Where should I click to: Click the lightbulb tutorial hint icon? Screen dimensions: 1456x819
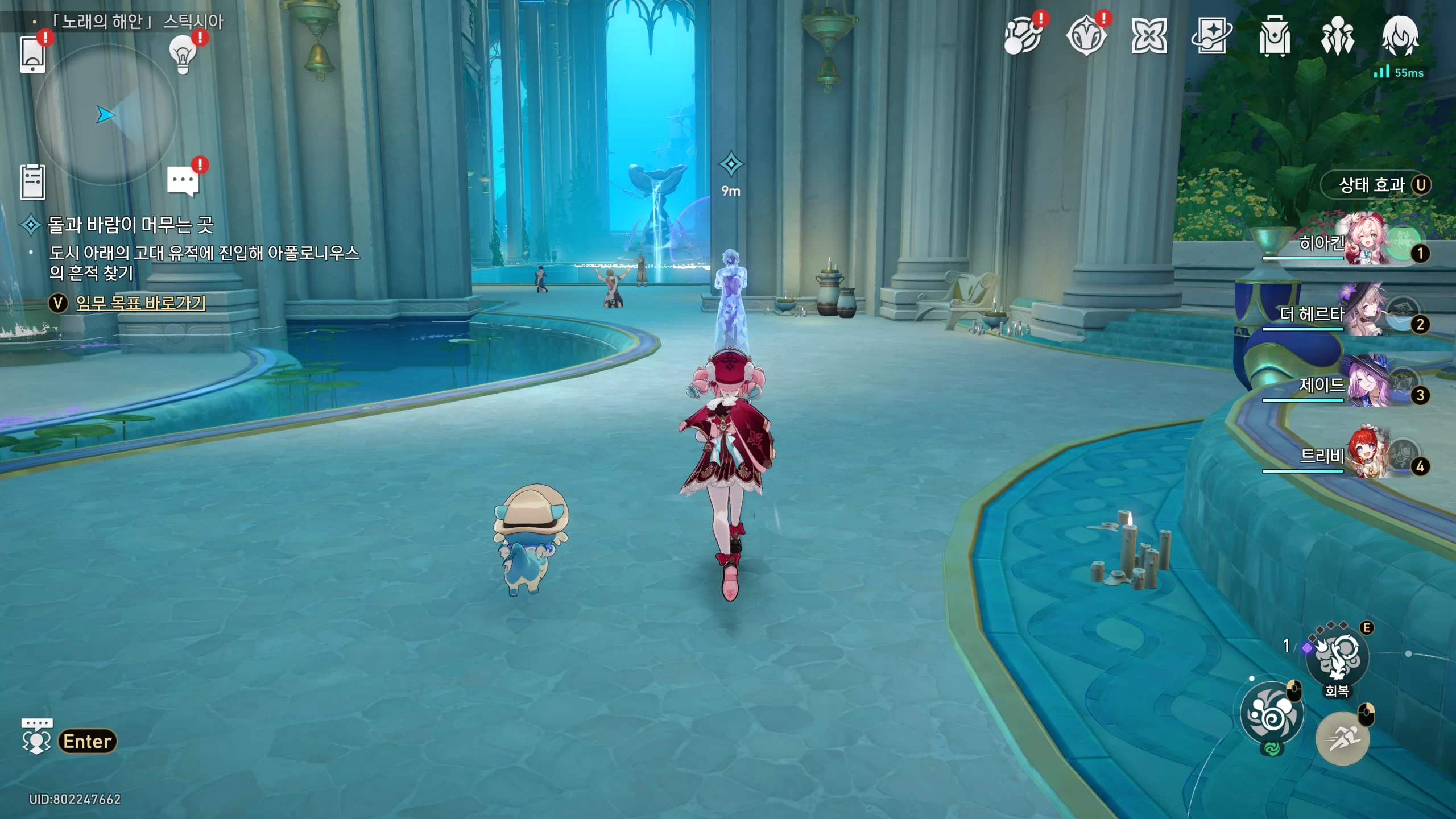click(183, 55)
